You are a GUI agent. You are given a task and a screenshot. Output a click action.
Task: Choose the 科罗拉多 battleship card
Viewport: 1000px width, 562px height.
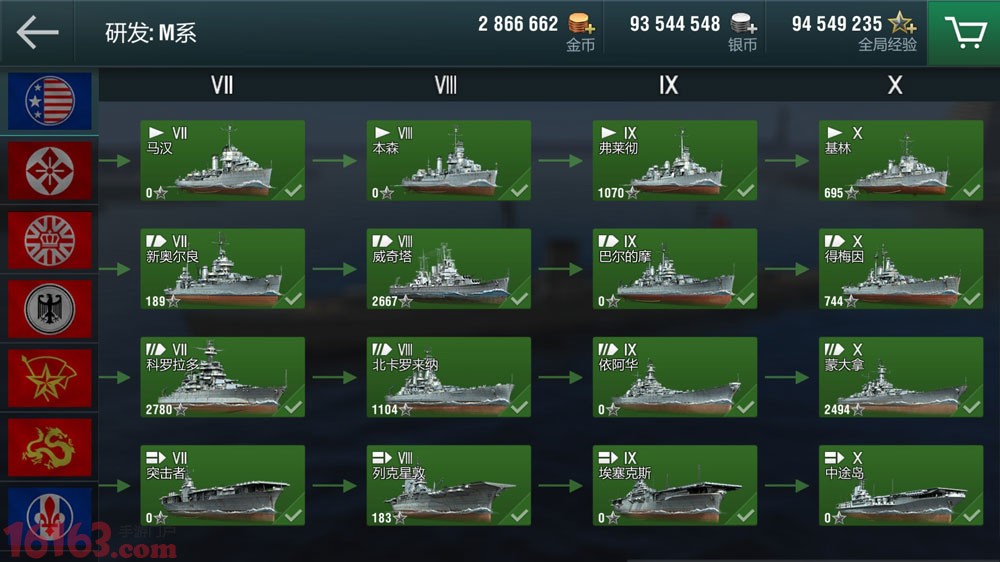(x=223, y=377)
